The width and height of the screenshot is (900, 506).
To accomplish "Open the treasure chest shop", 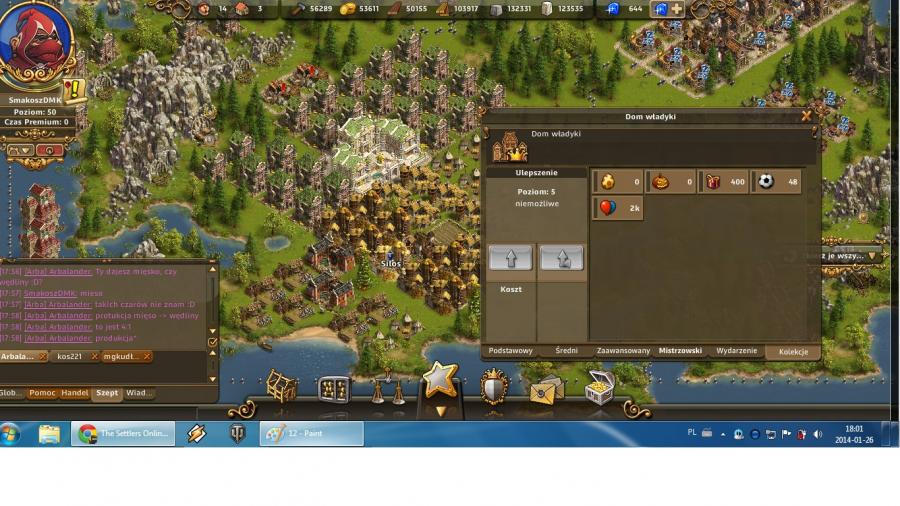I will (x=599, y=387).
